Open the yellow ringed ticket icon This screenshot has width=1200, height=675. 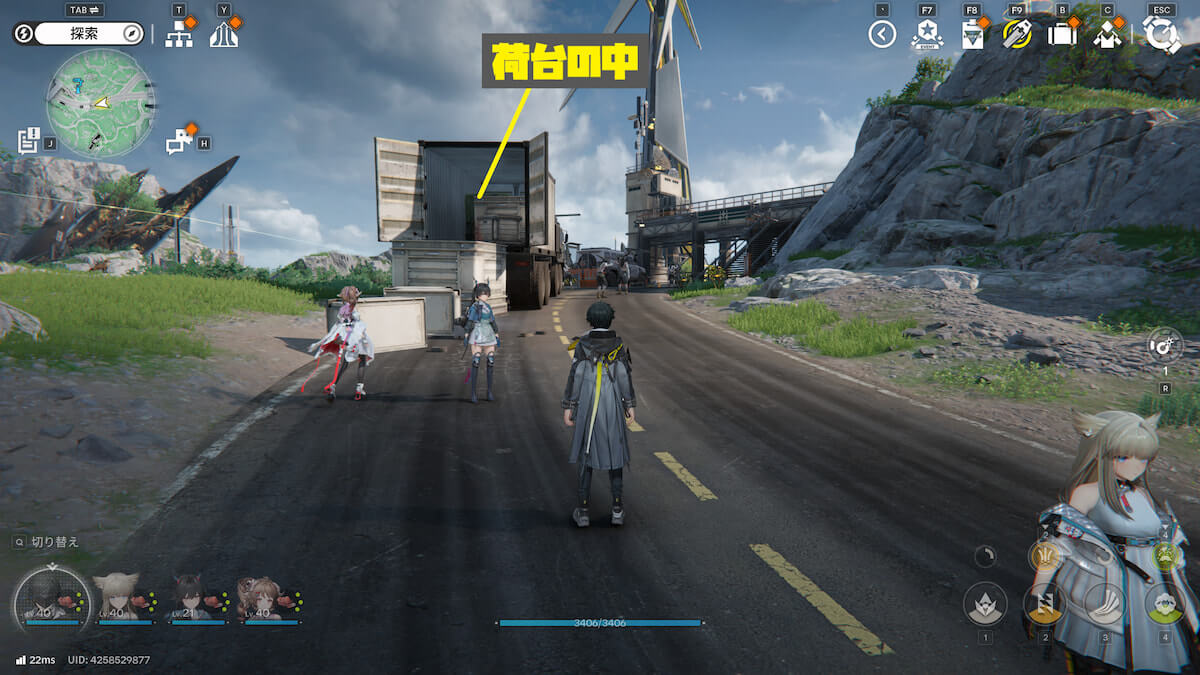(1016, 35)
